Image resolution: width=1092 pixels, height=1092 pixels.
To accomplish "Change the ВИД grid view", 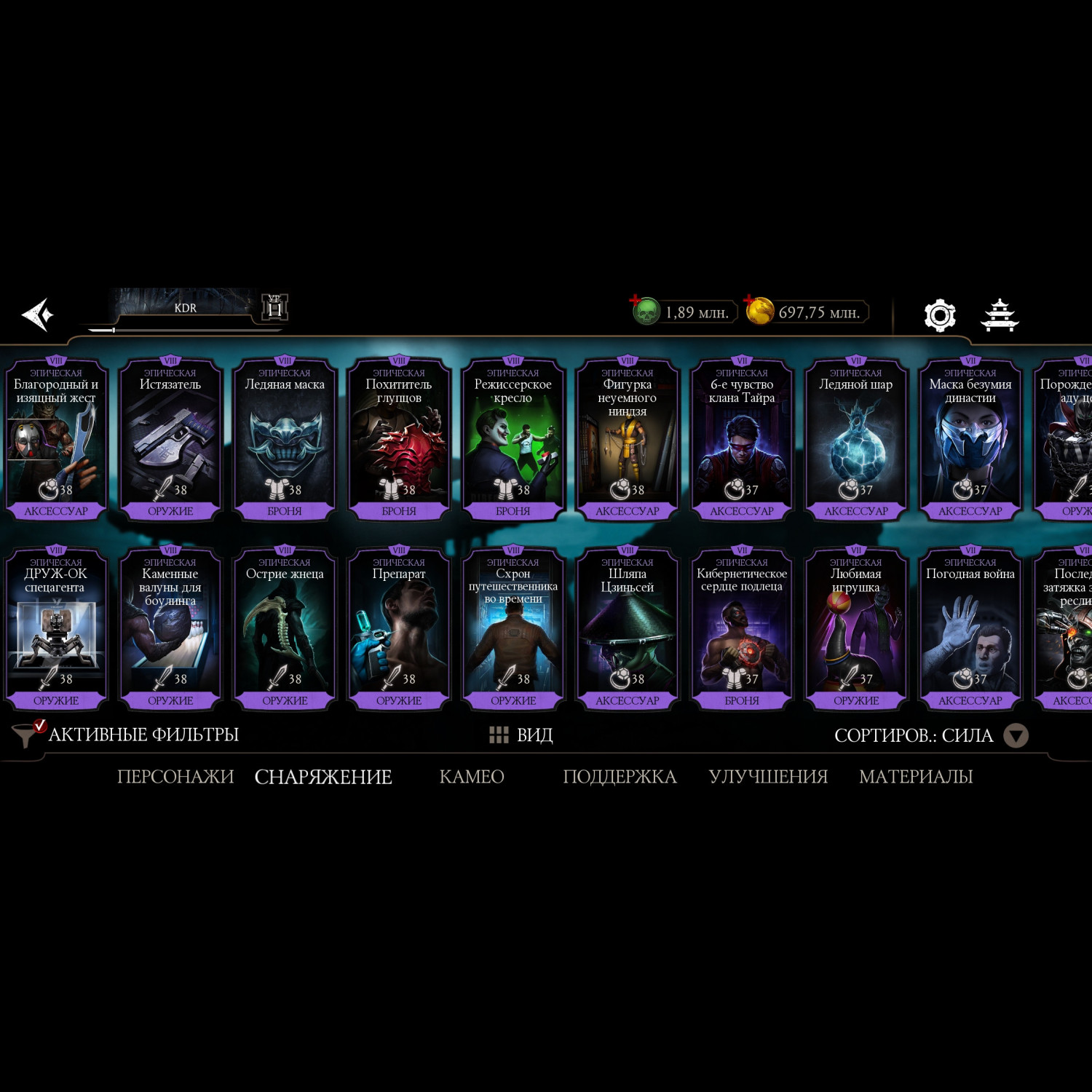I will [521, 735].
